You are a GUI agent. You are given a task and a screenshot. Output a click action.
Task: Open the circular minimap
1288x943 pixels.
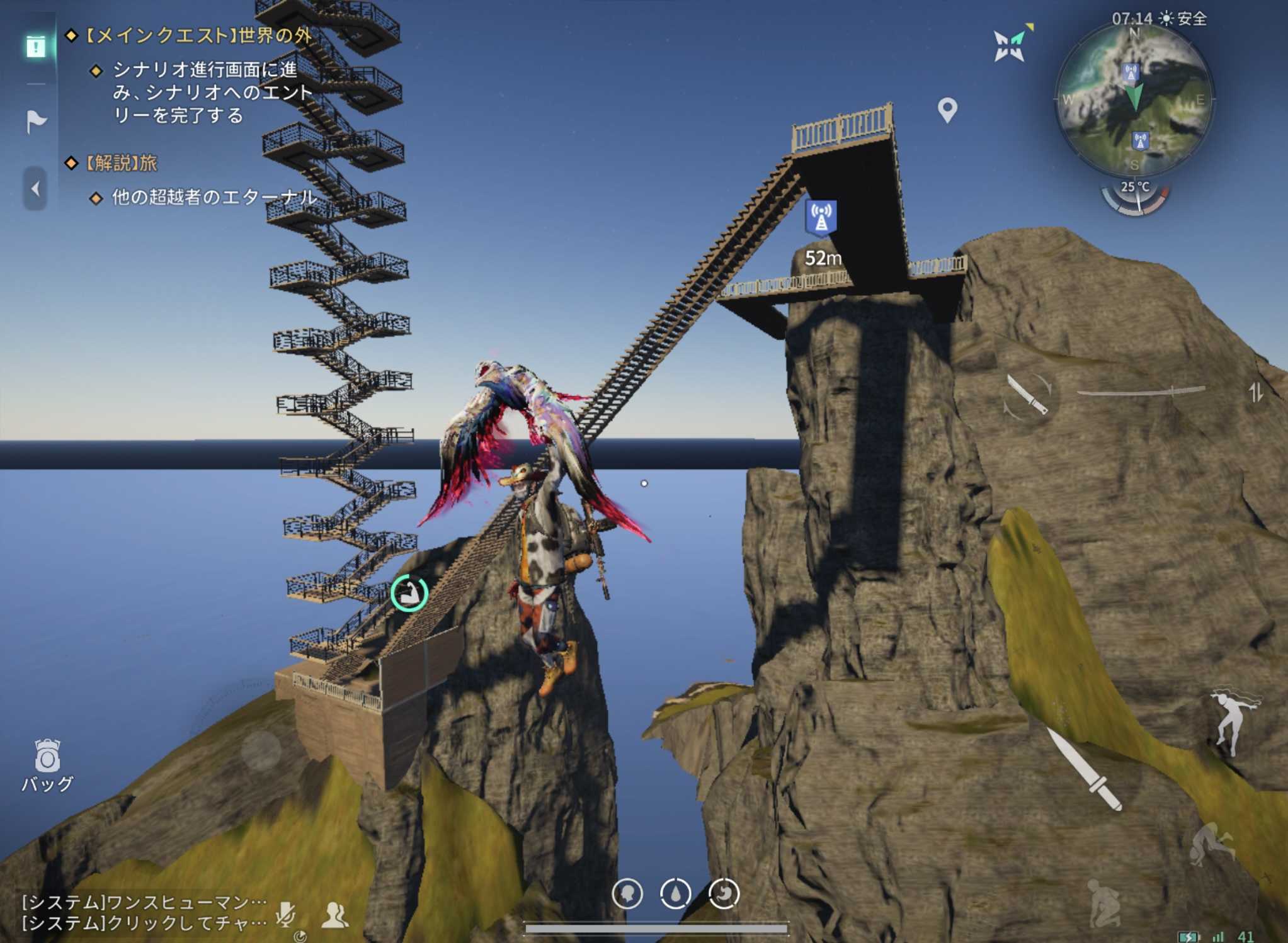click(x=1134, y=101)
